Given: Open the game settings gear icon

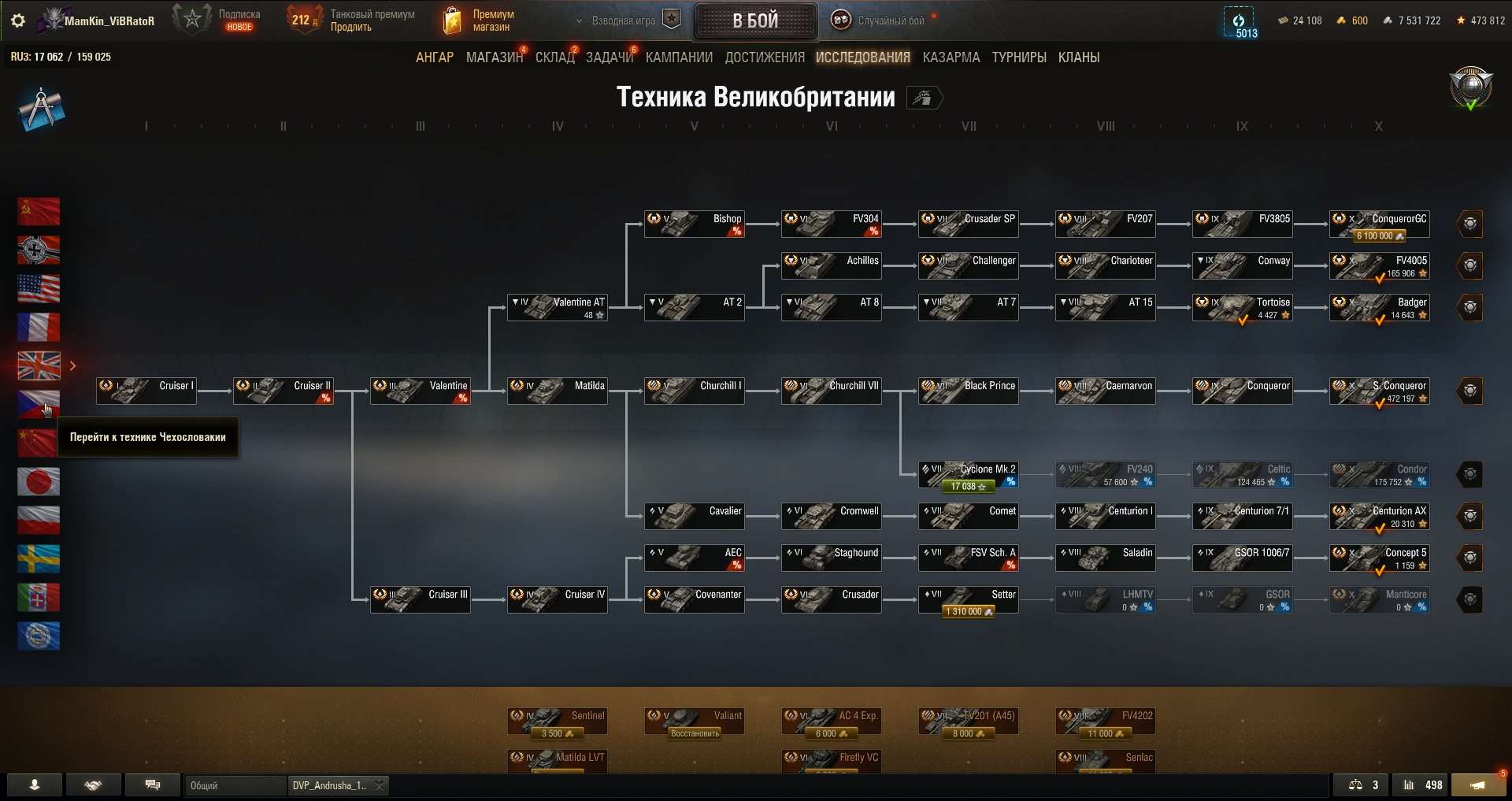Looking at the screenshot, I should tap(17, 20).
